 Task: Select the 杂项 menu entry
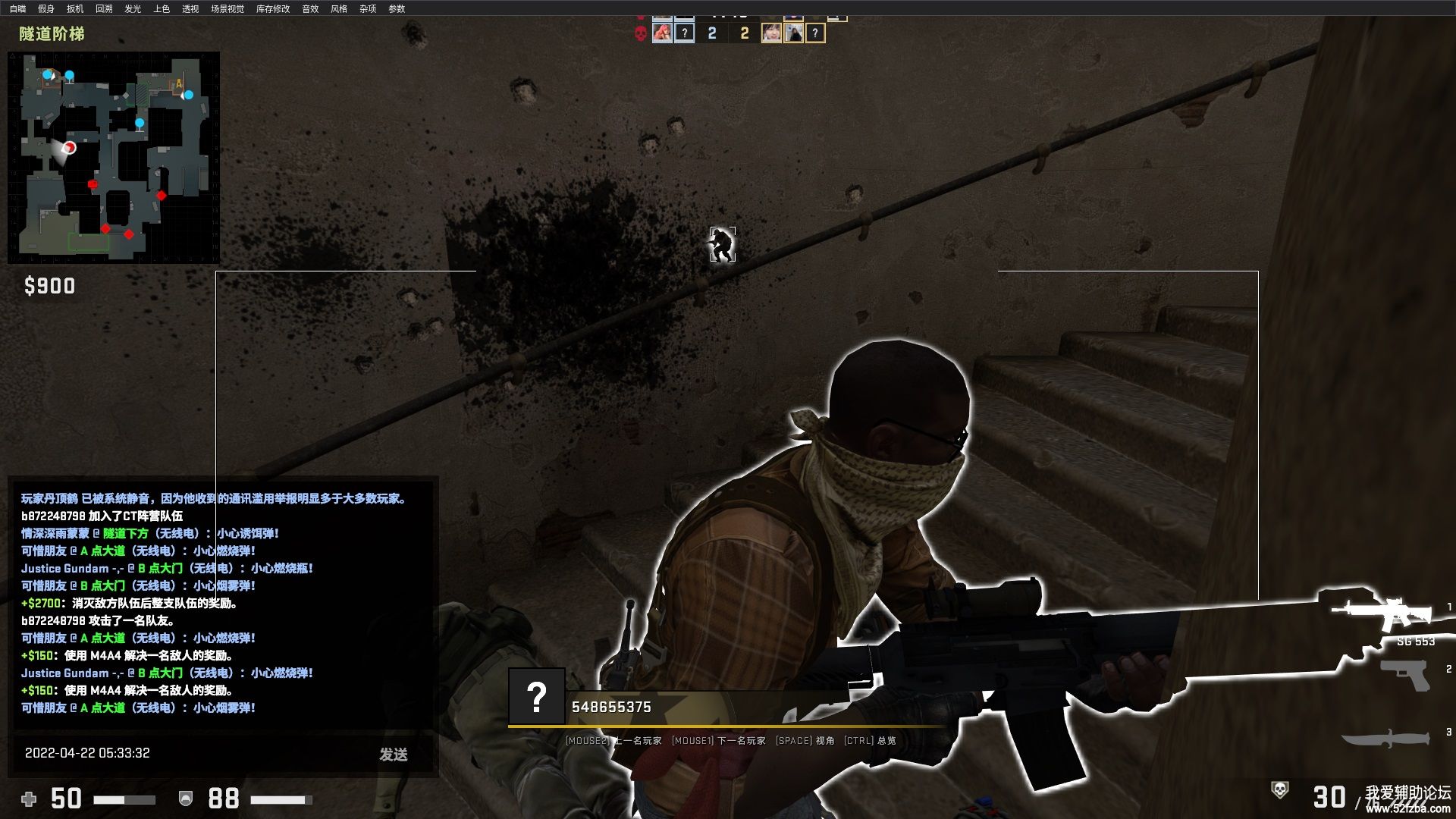[368, 9]
